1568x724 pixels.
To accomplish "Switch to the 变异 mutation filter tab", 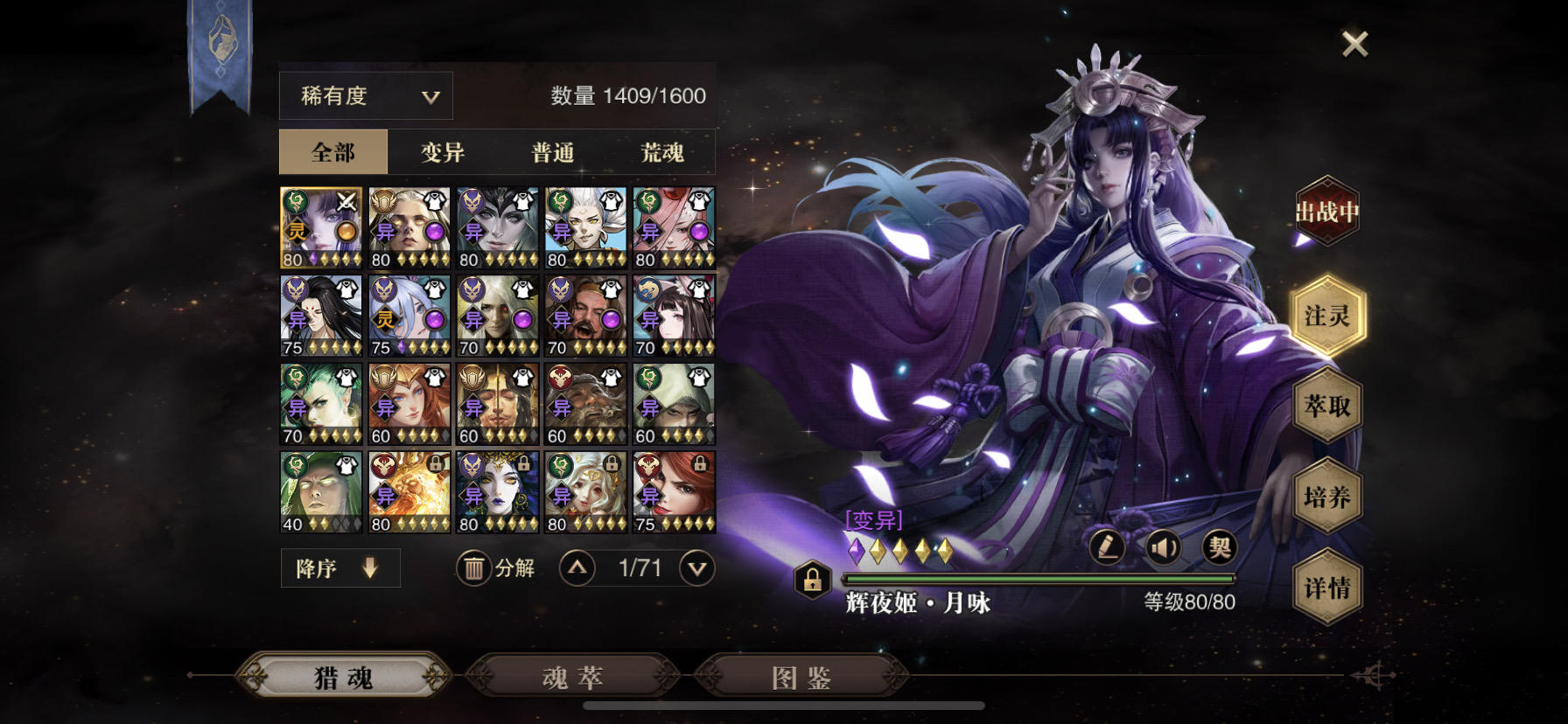I will point(443,151).
